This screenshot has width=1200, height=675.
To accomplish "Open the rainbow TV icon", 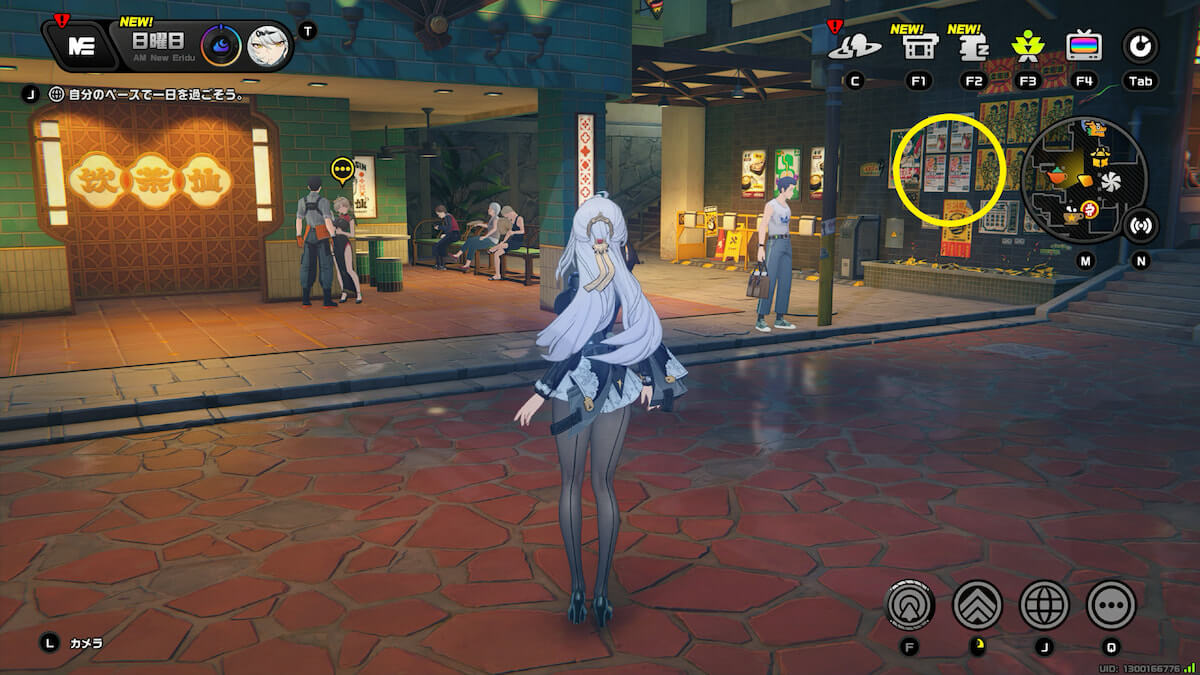I will pyautogui.click(x=1084, y=46).
